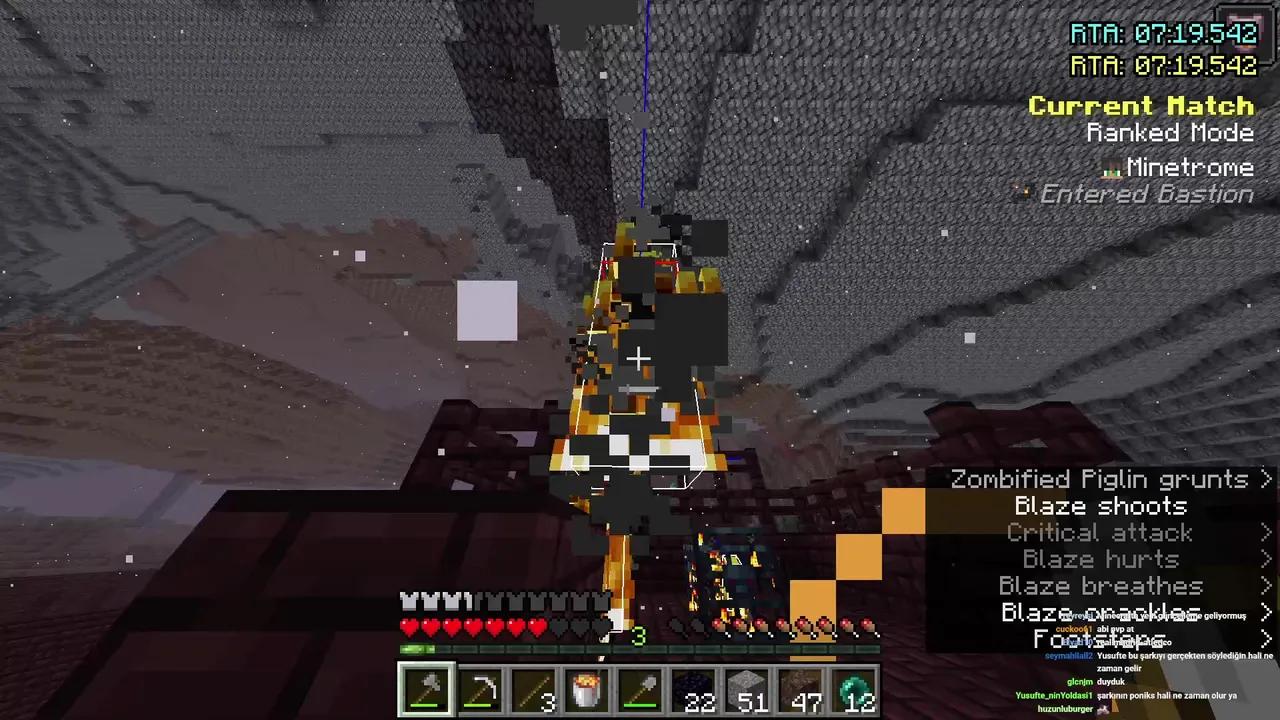Select the ender pearls showing 12
The height and width of the screenshot is (720, 1280).
(855, 687)
